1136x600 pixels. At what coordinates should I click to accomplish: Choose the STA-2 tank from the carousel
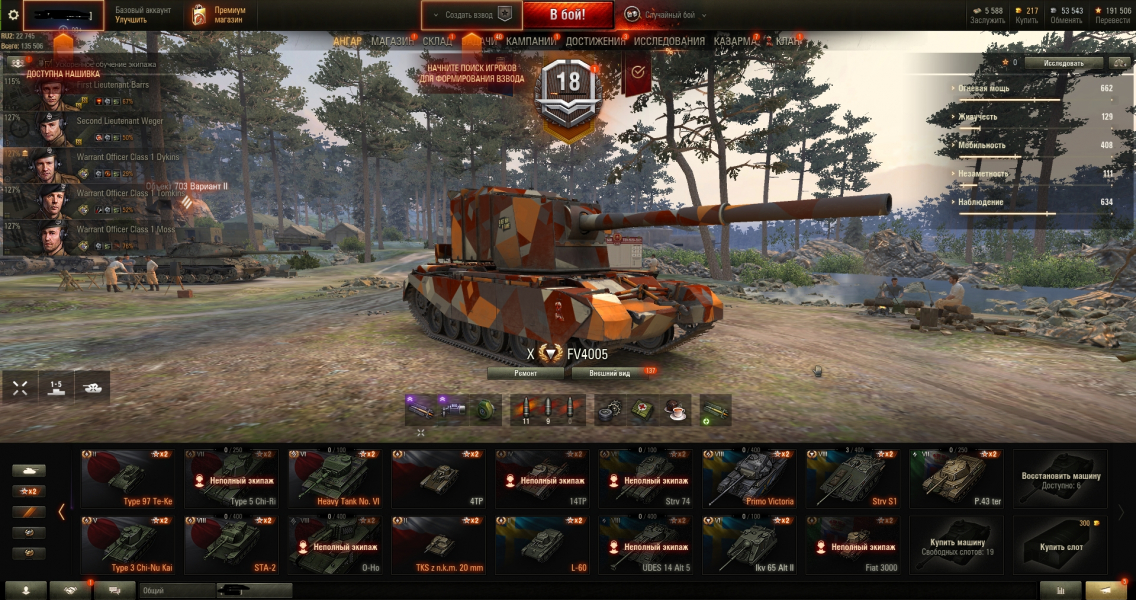(231, 545)
